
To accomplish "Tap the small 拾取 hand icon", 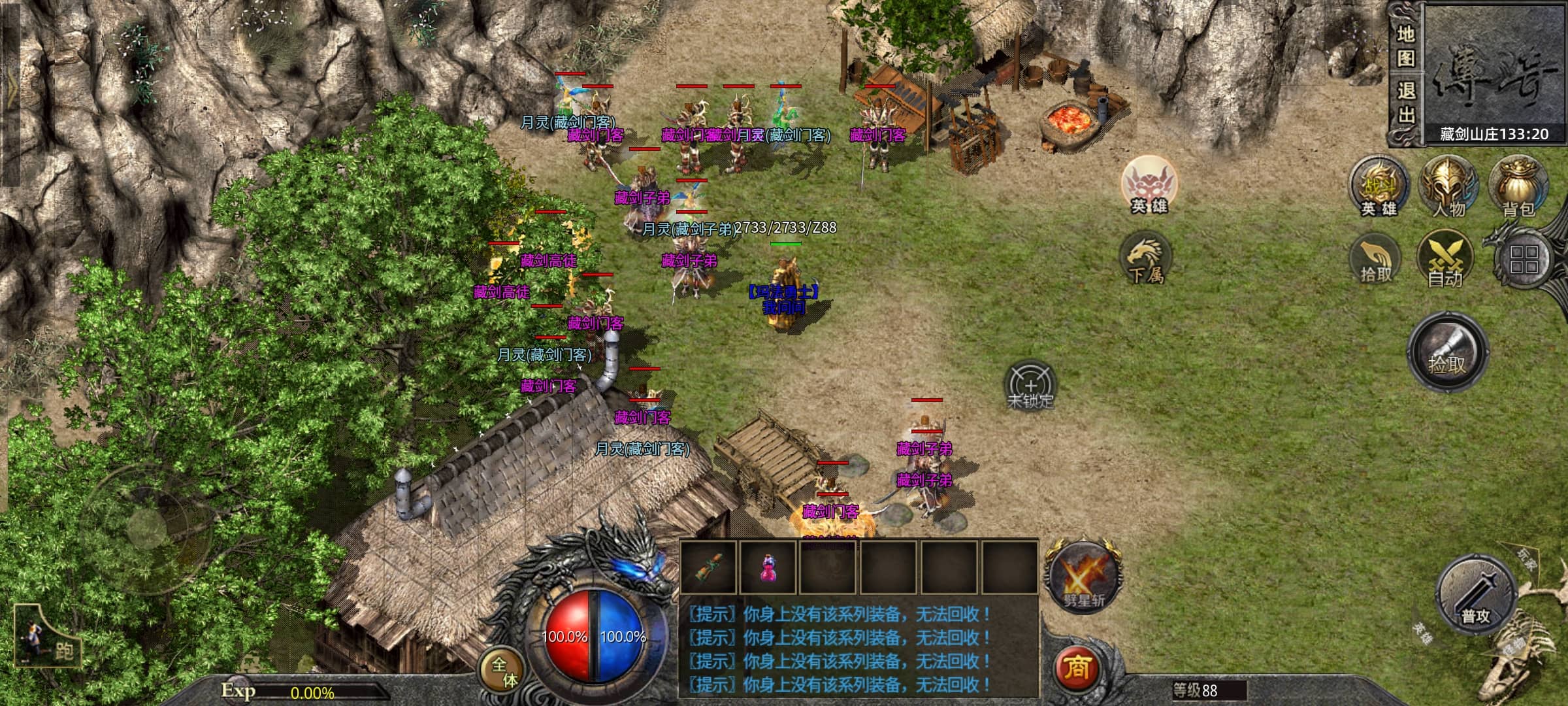I will pos(1376,260).
